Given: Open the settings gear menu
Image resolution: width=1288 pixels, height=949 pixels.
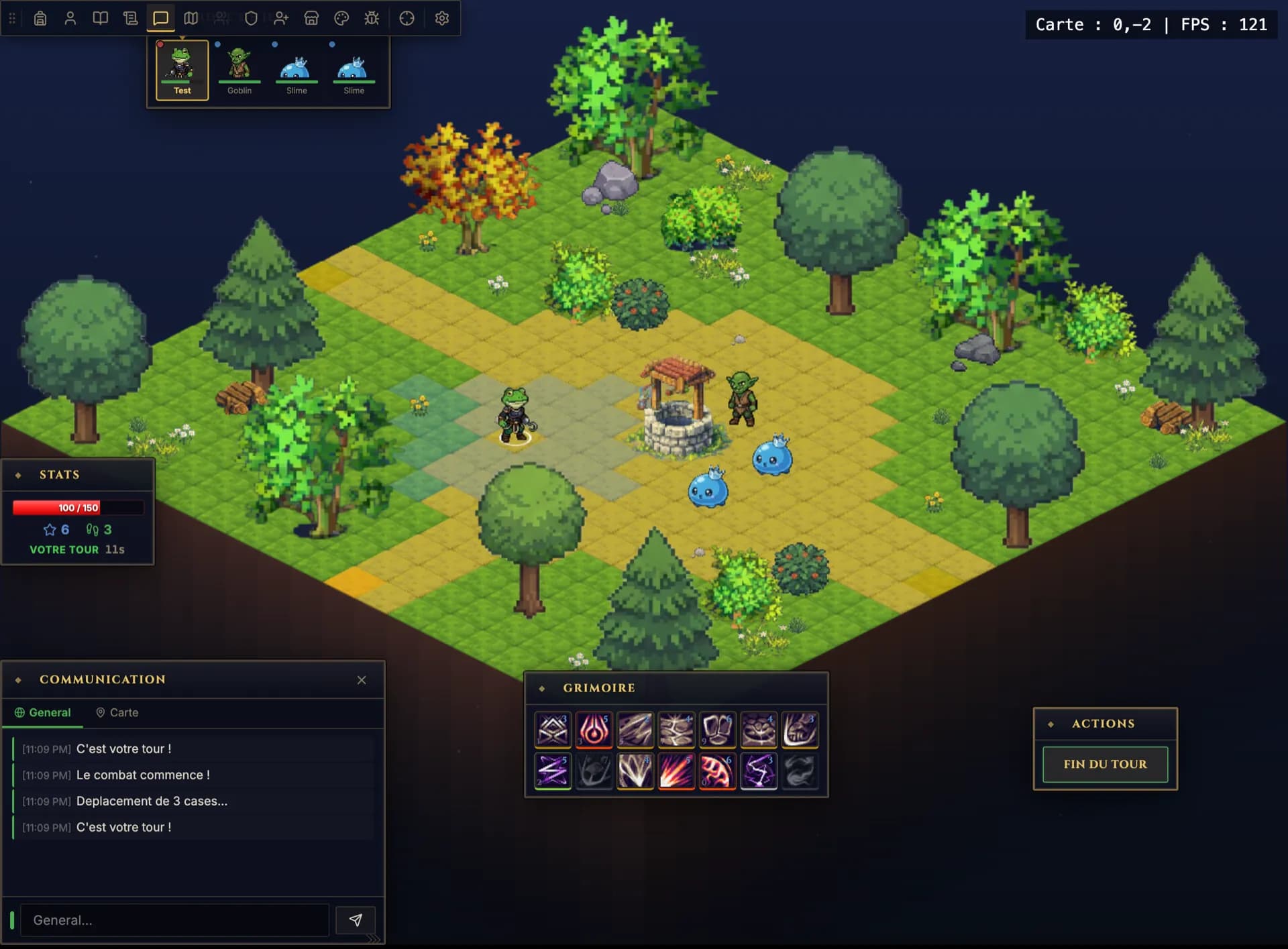Looking at the screenshot, I should click(441, 18).
